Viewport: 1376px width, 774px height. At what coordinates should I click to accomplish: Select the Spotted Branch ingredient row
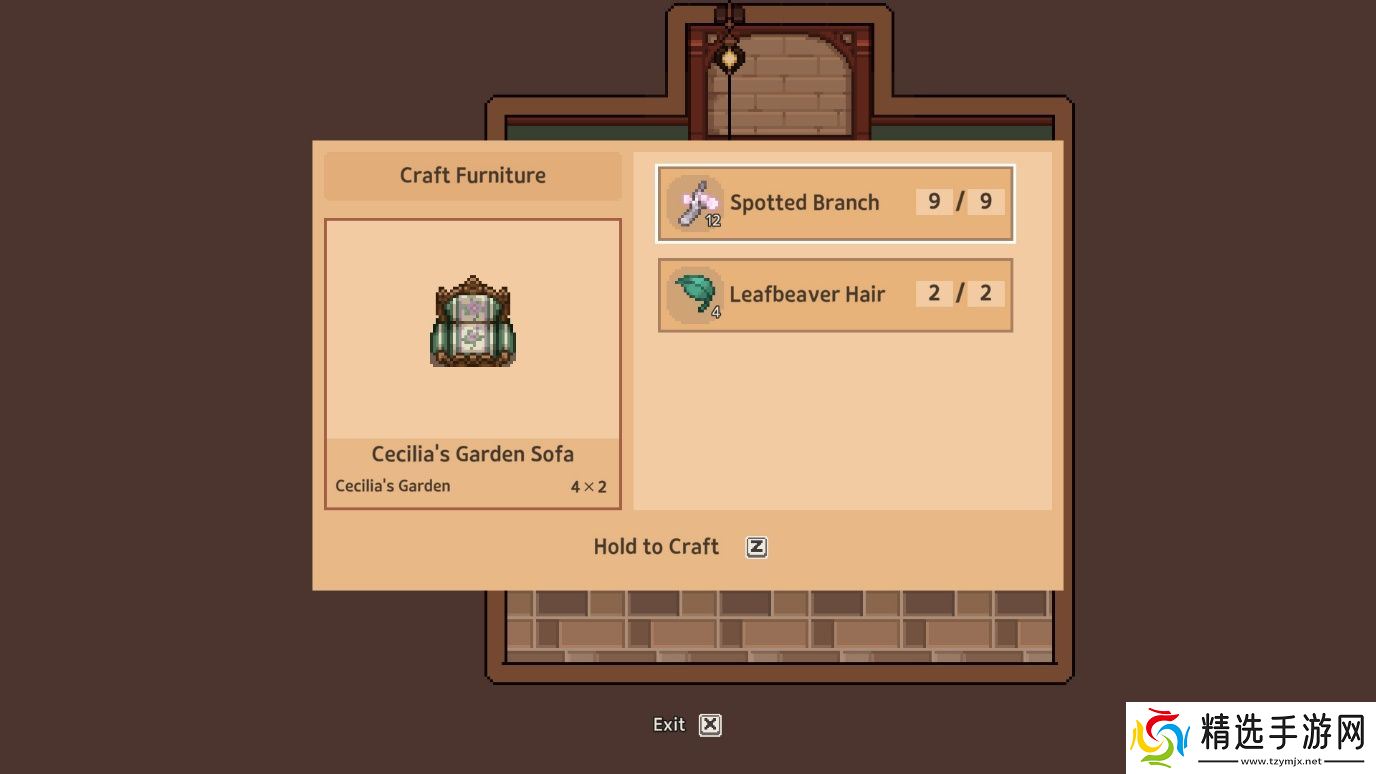tap(835, 203)
